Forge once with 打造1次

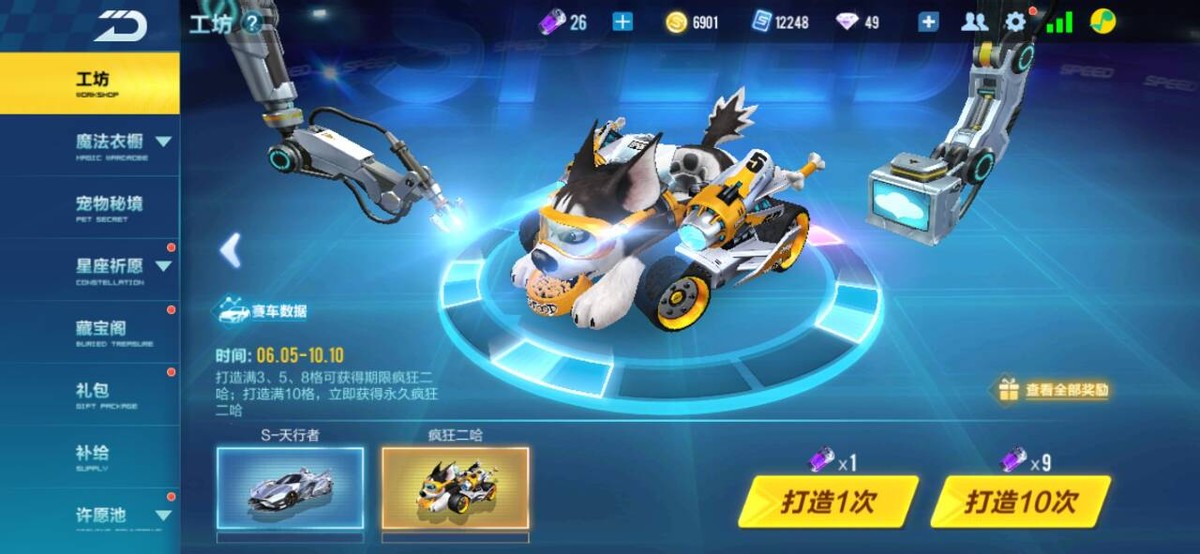click(827, 502)
